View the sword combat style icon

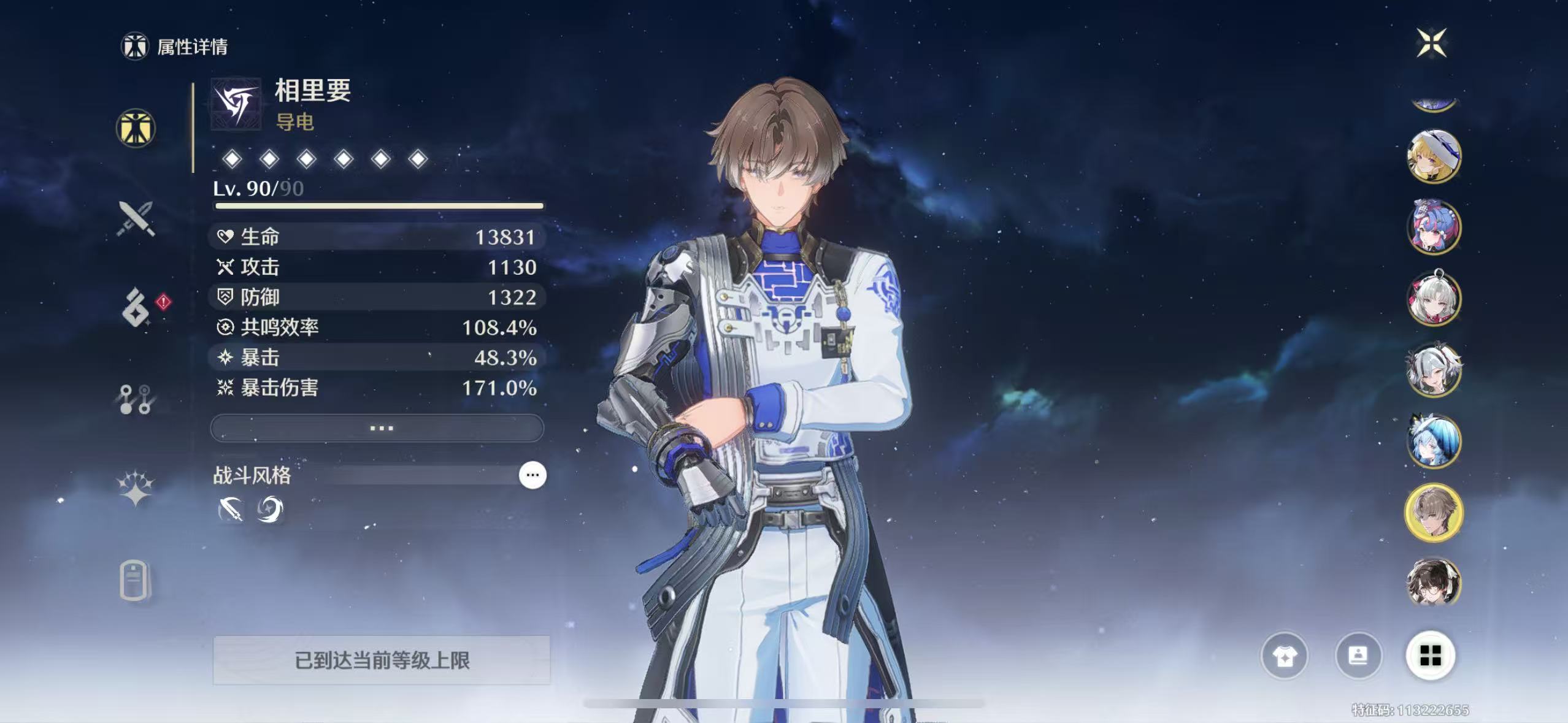click(231, 509)
